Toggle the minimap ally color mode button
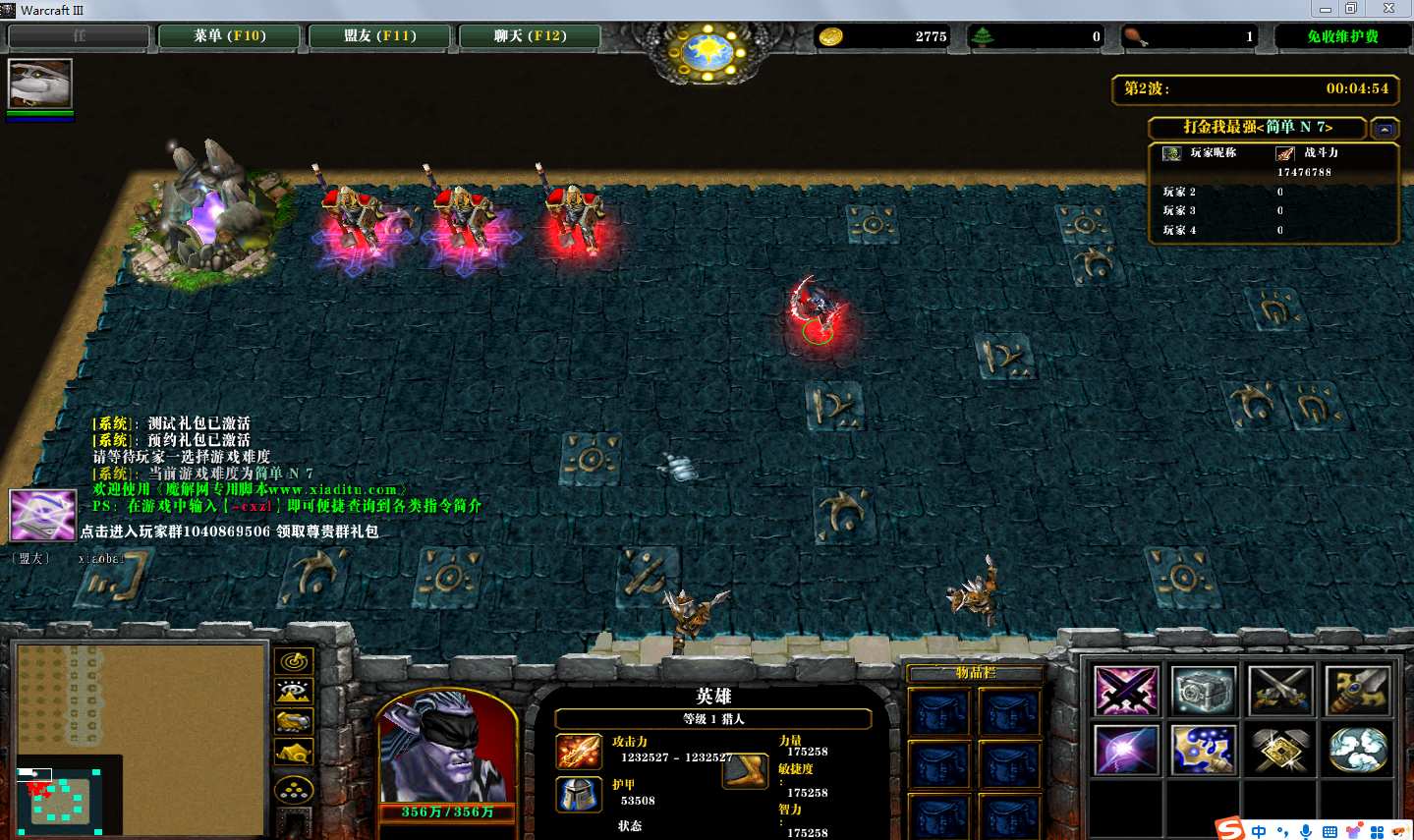Image resolution: width=1414 pixels, height=840 pixels. click(x=294, y=722)
